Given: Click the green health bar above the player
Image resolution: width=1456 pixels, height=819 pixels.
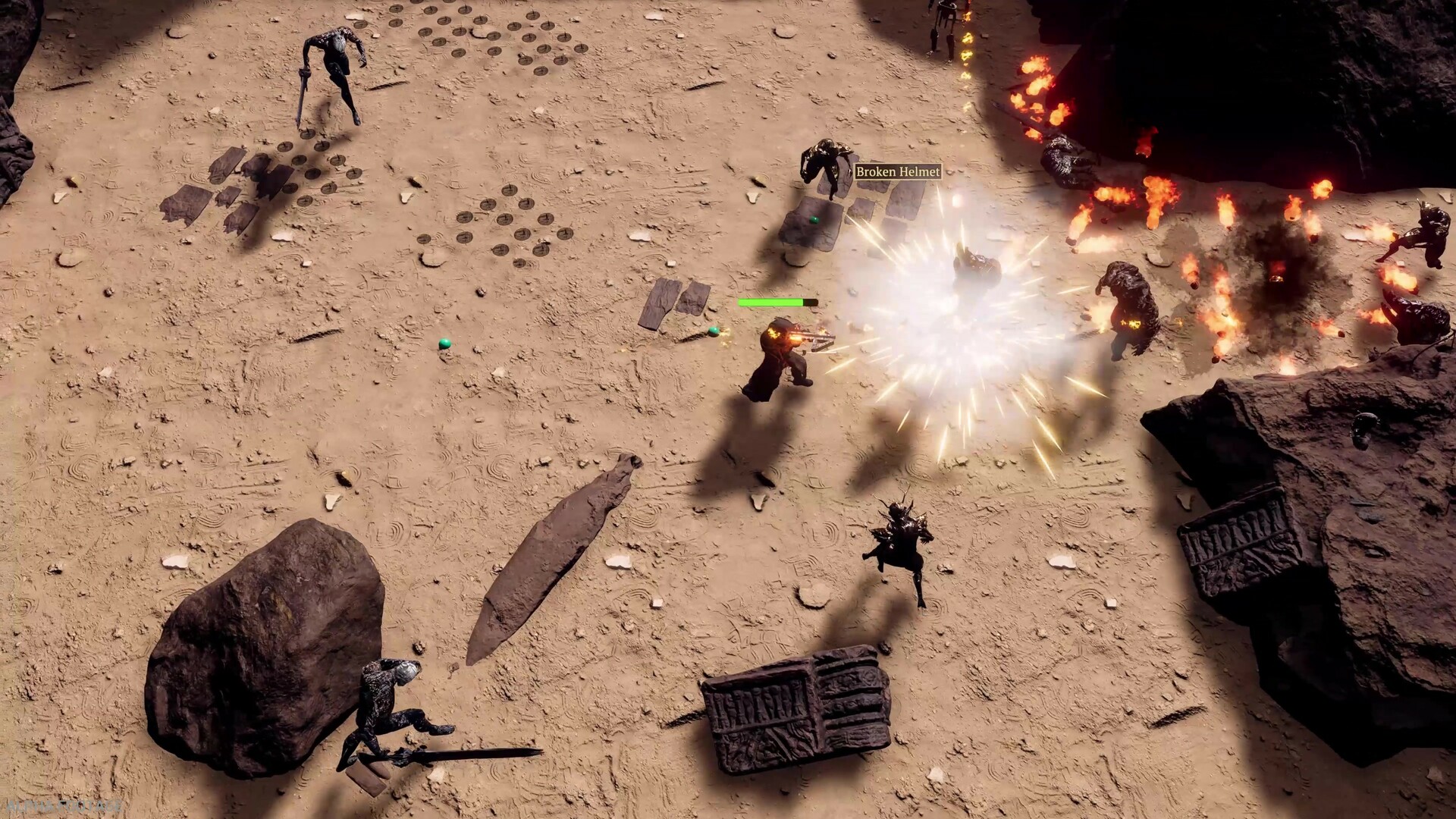Looking at the screenshot, I should 770,301.
